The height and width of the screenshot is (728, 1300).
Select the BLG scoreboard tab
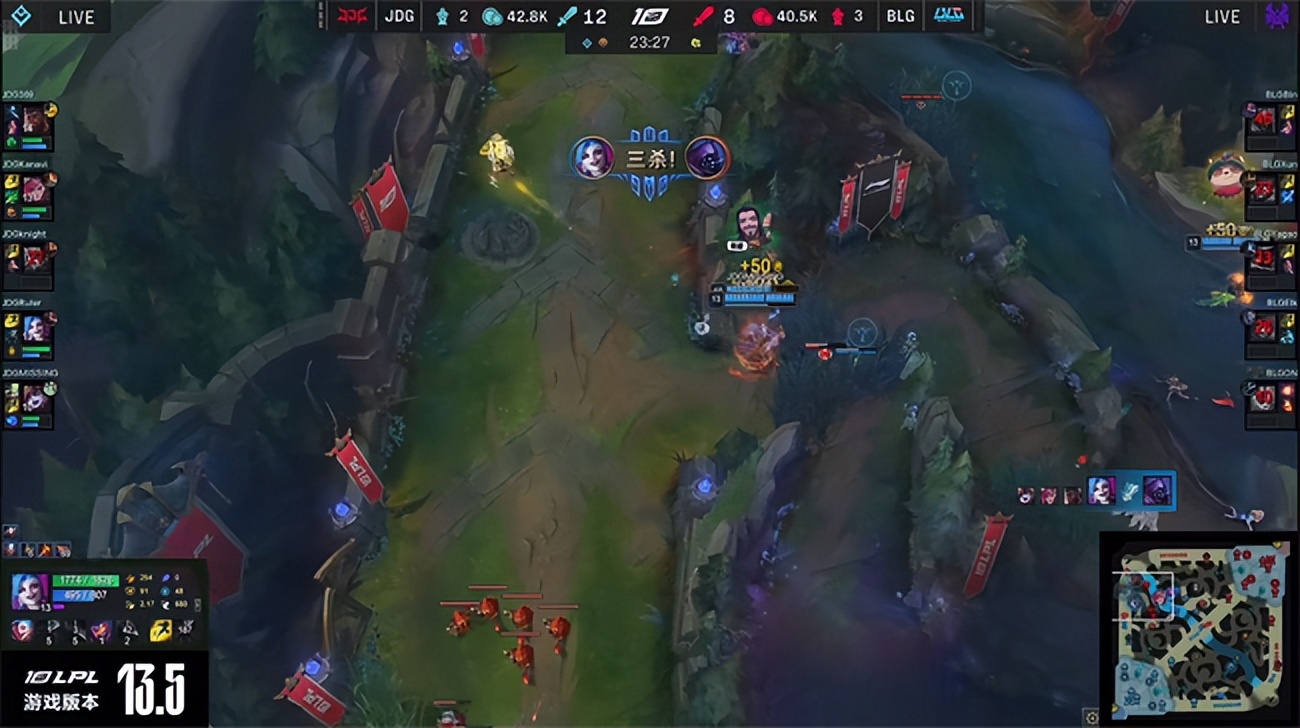(x=899, y=16)
